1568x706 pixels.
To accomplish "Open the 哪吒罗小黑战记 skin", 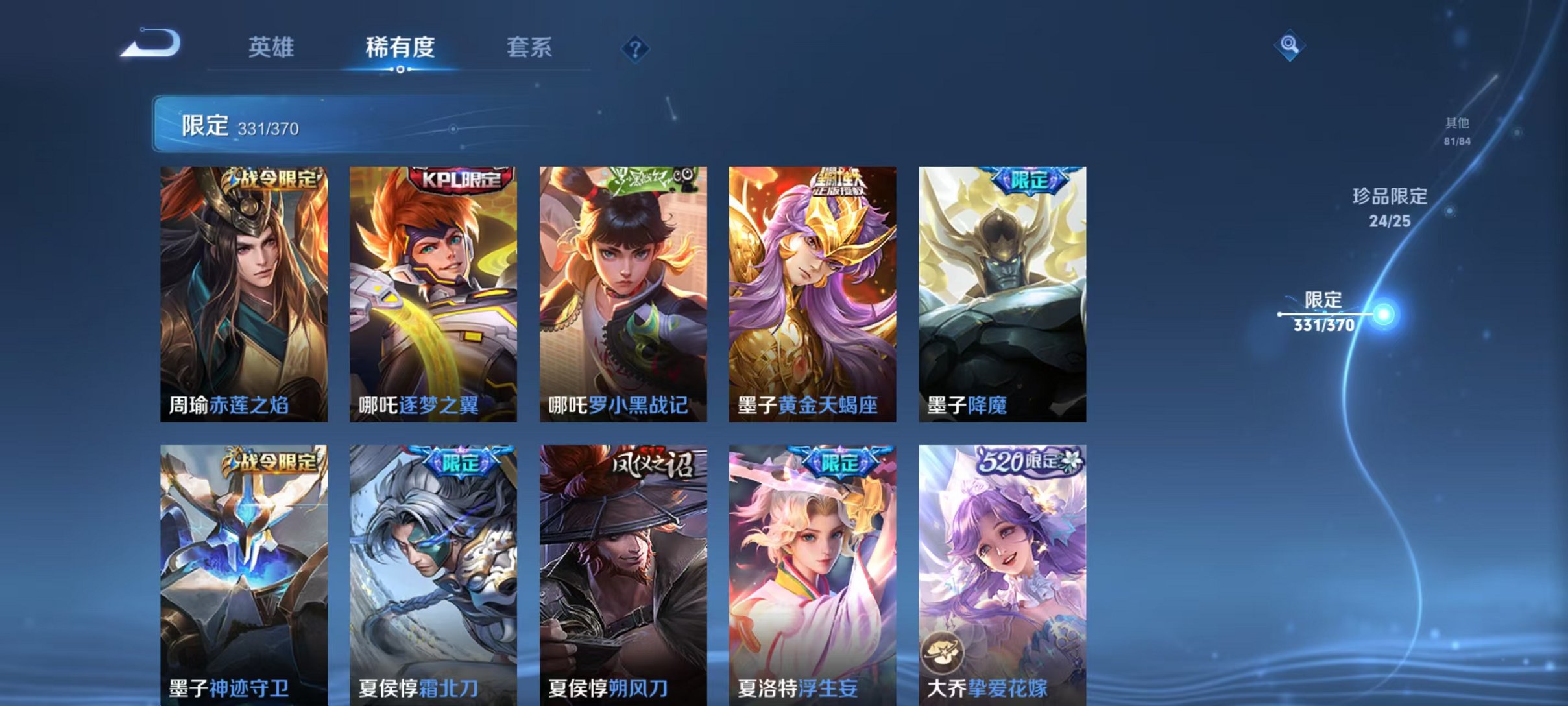I will [x=621, y=292].
